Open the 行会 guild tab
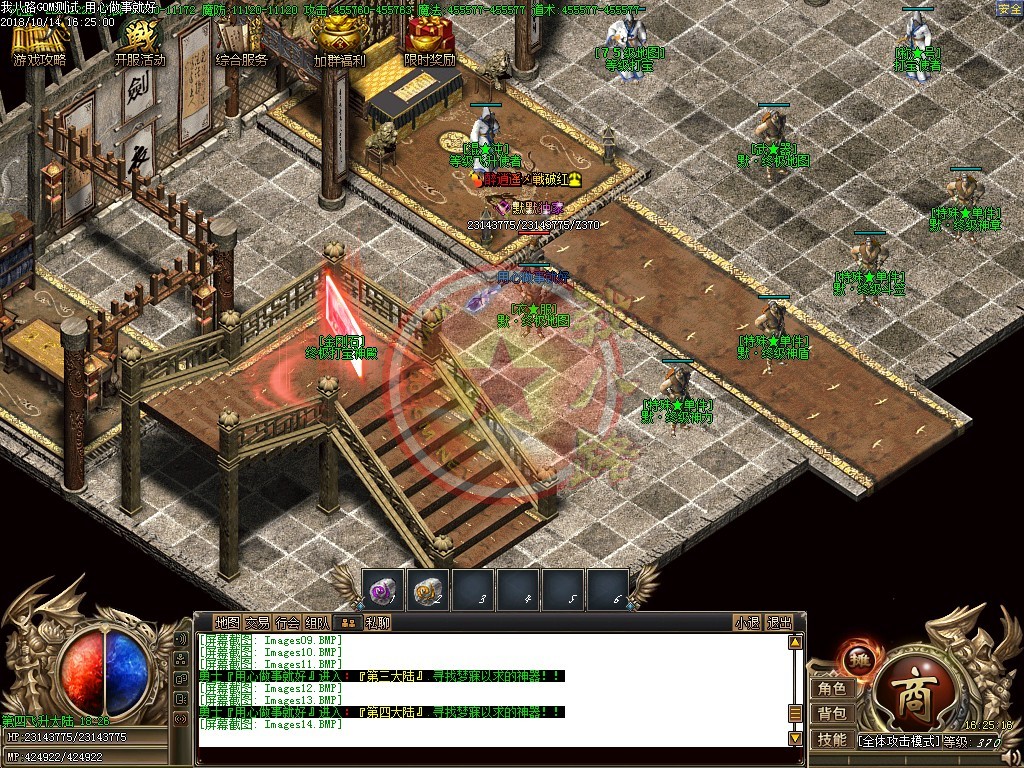1024x768 pixels. [287, 622]
